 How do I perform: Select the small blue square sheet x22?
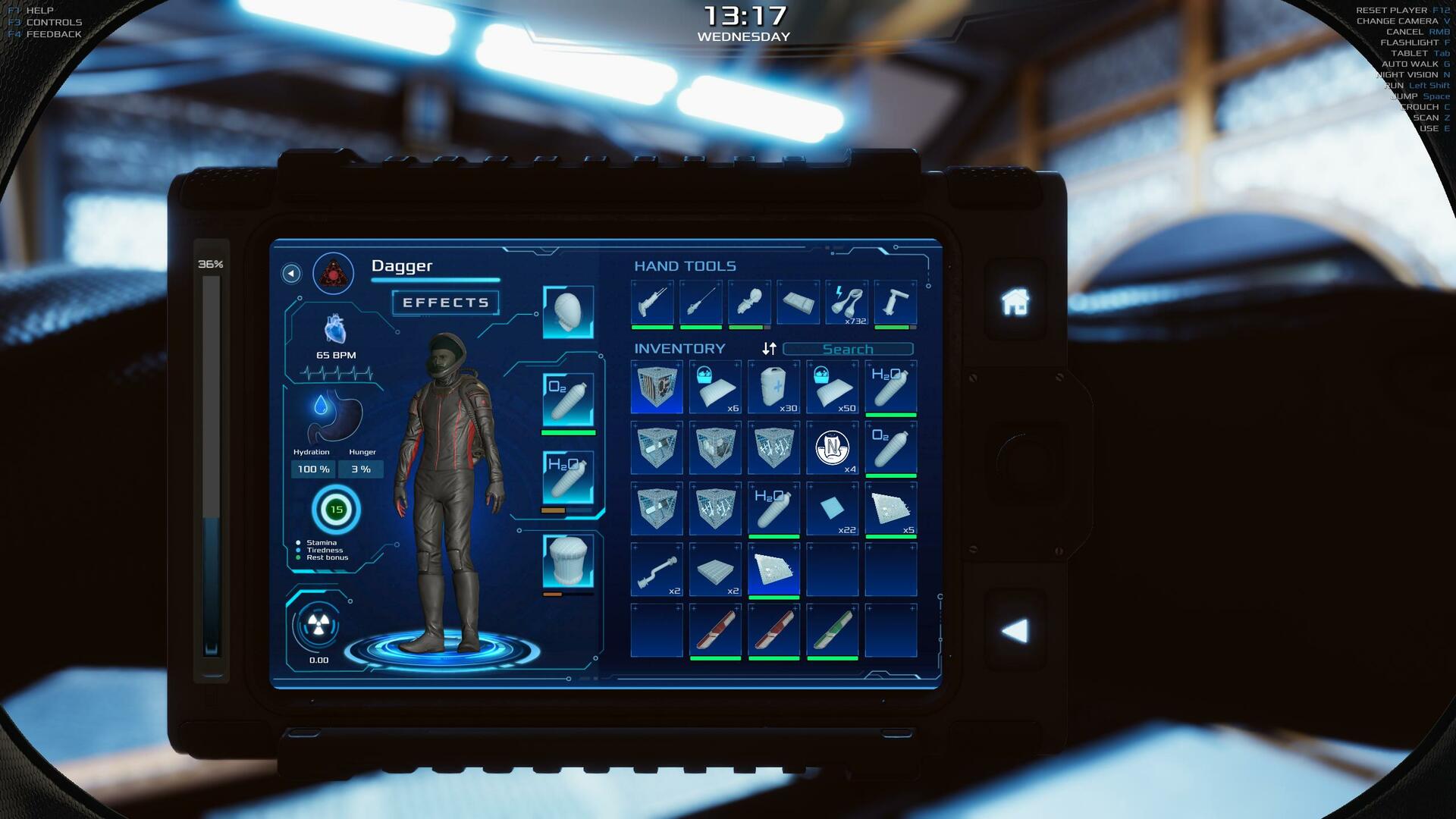(832, 509)
